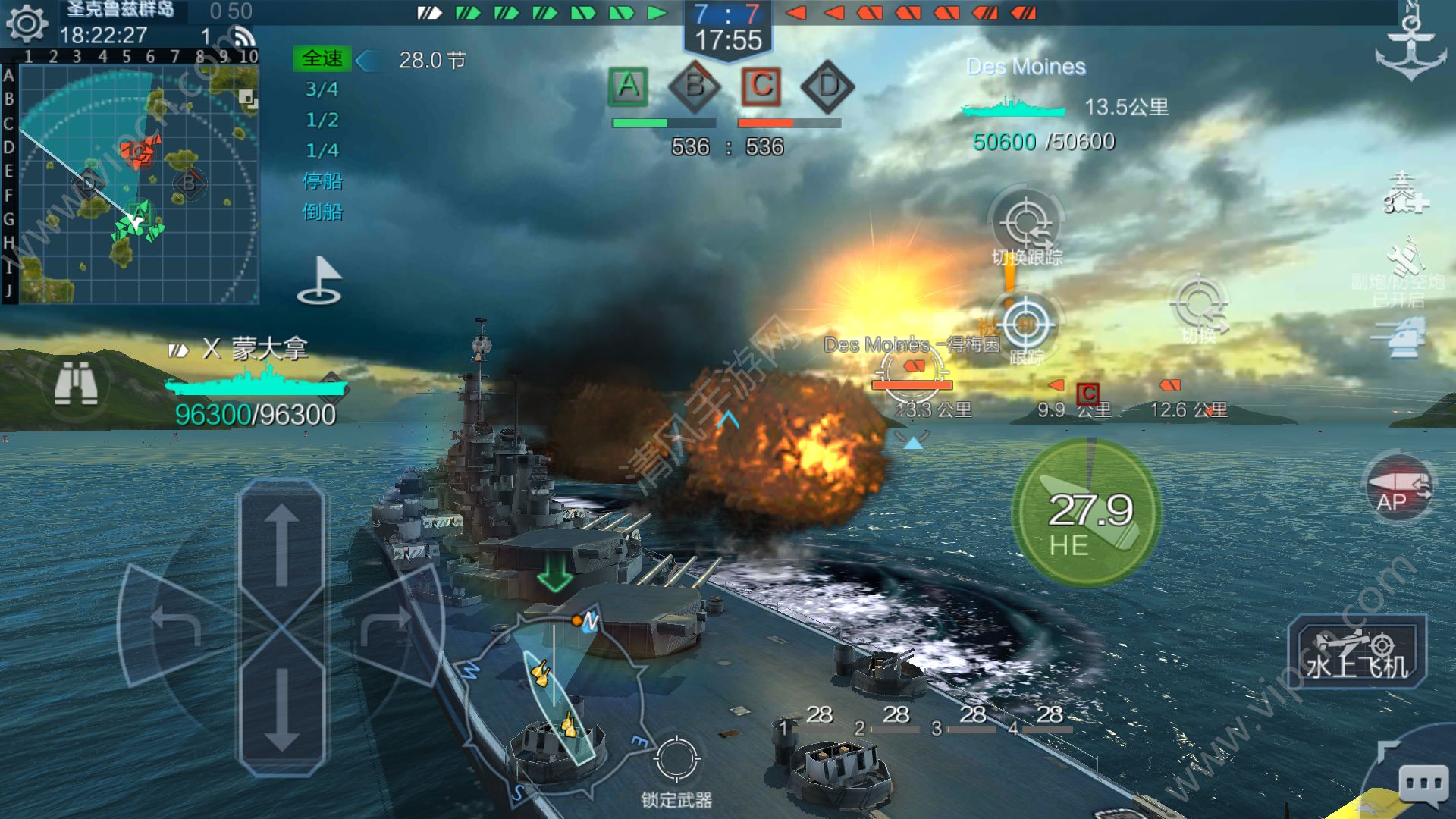Turn left with the left arrow
The width and height of the screenshot is (1456, 819).
pos(176,623)
